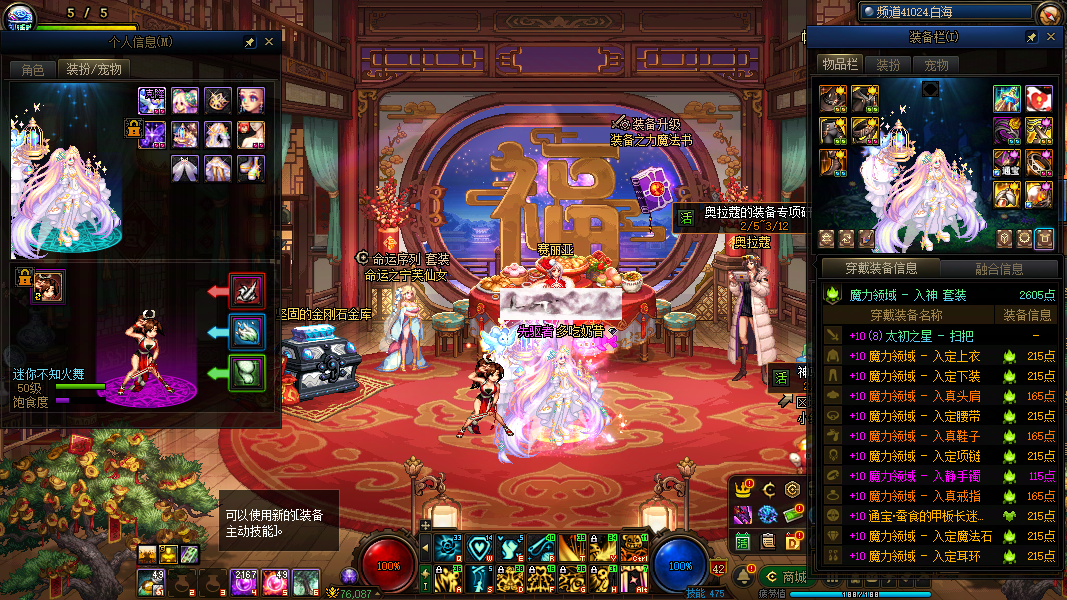Image resolution: width=1067 pixels, height=600 pixels.
Task: Show the 融合信息 fusion info tab
Action: click(x=998, y=269)
